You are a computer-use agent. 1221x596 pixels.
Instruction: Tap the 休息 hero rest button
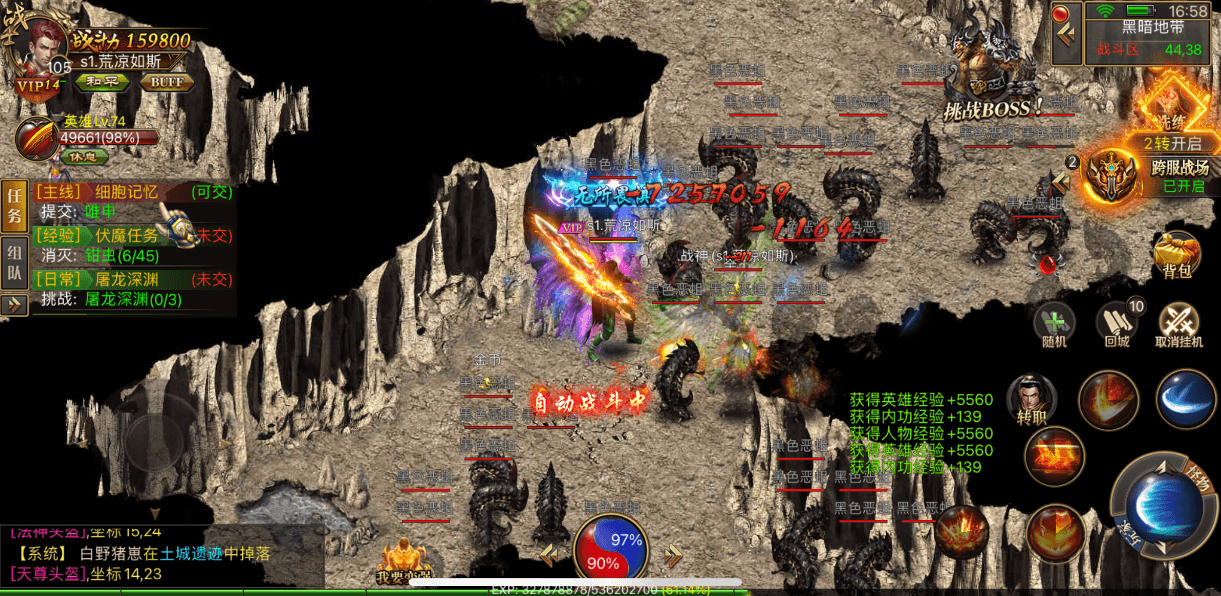click(84, 156)
